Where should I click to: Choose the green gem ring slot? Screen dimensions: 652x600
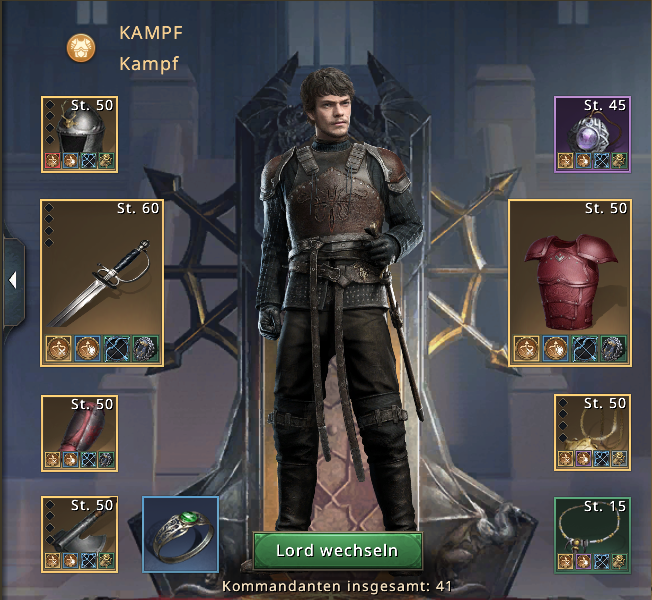pyautogui.click(x=180, y=535)
